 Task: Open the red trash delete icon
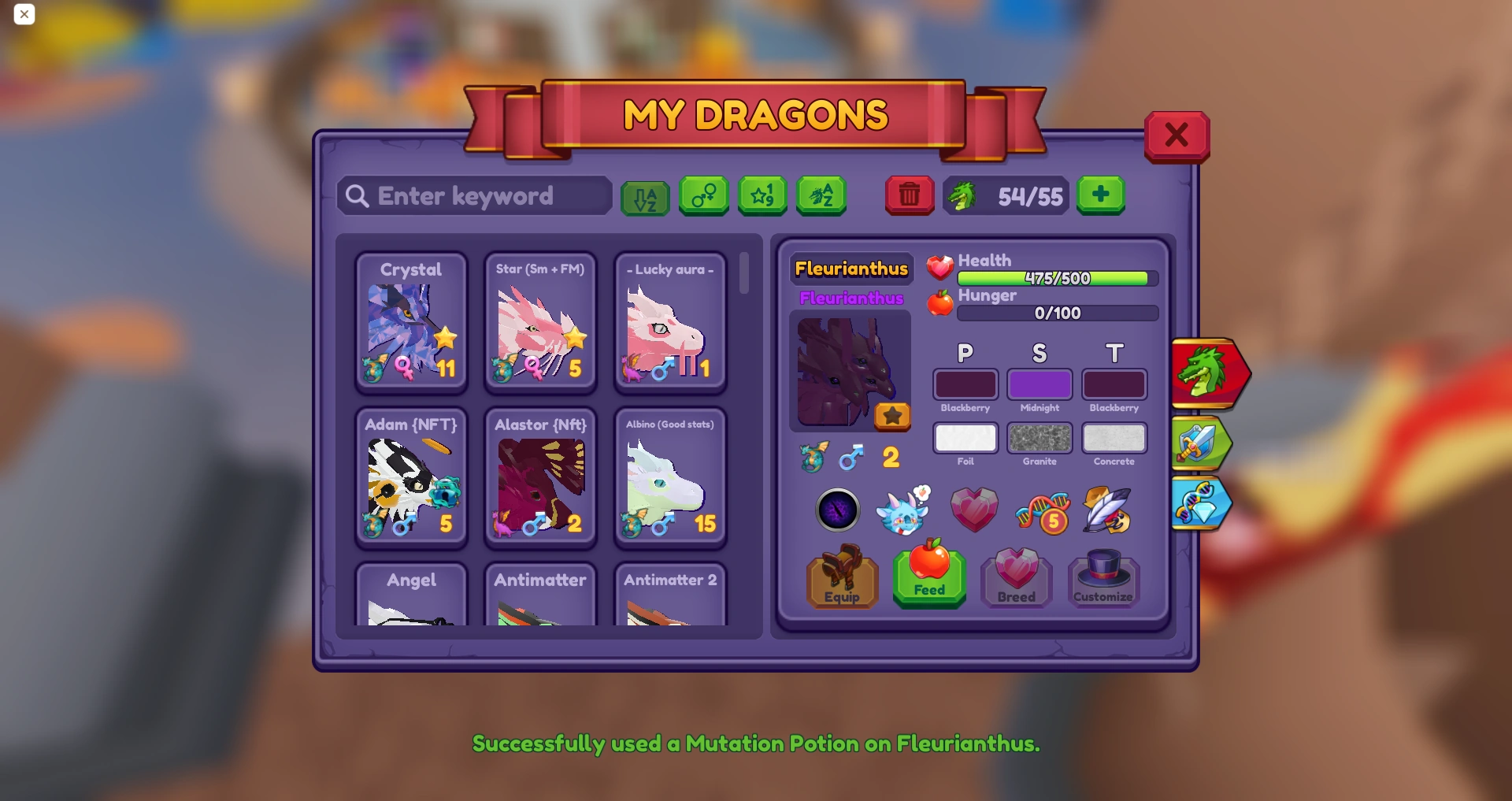pyautogui.click(x=910, y=195)
